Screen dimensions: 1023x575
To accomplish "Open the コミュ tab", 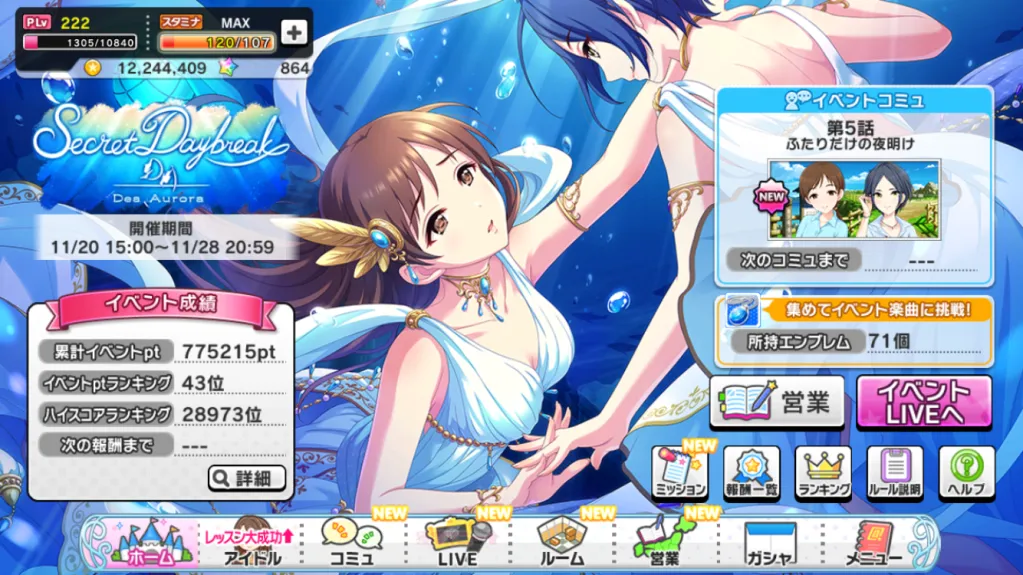I will (x=351, y=544).
